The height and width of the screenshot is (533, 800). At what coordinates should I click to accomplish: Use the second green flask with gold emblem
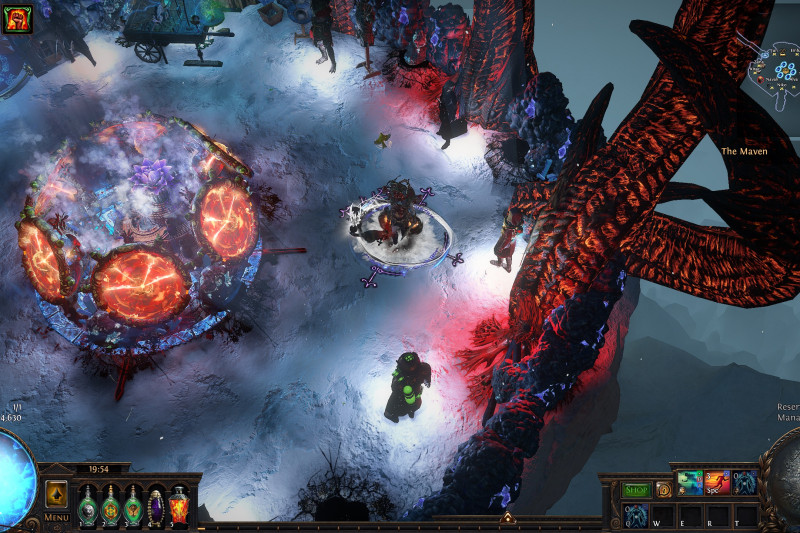tap(110, 505)
